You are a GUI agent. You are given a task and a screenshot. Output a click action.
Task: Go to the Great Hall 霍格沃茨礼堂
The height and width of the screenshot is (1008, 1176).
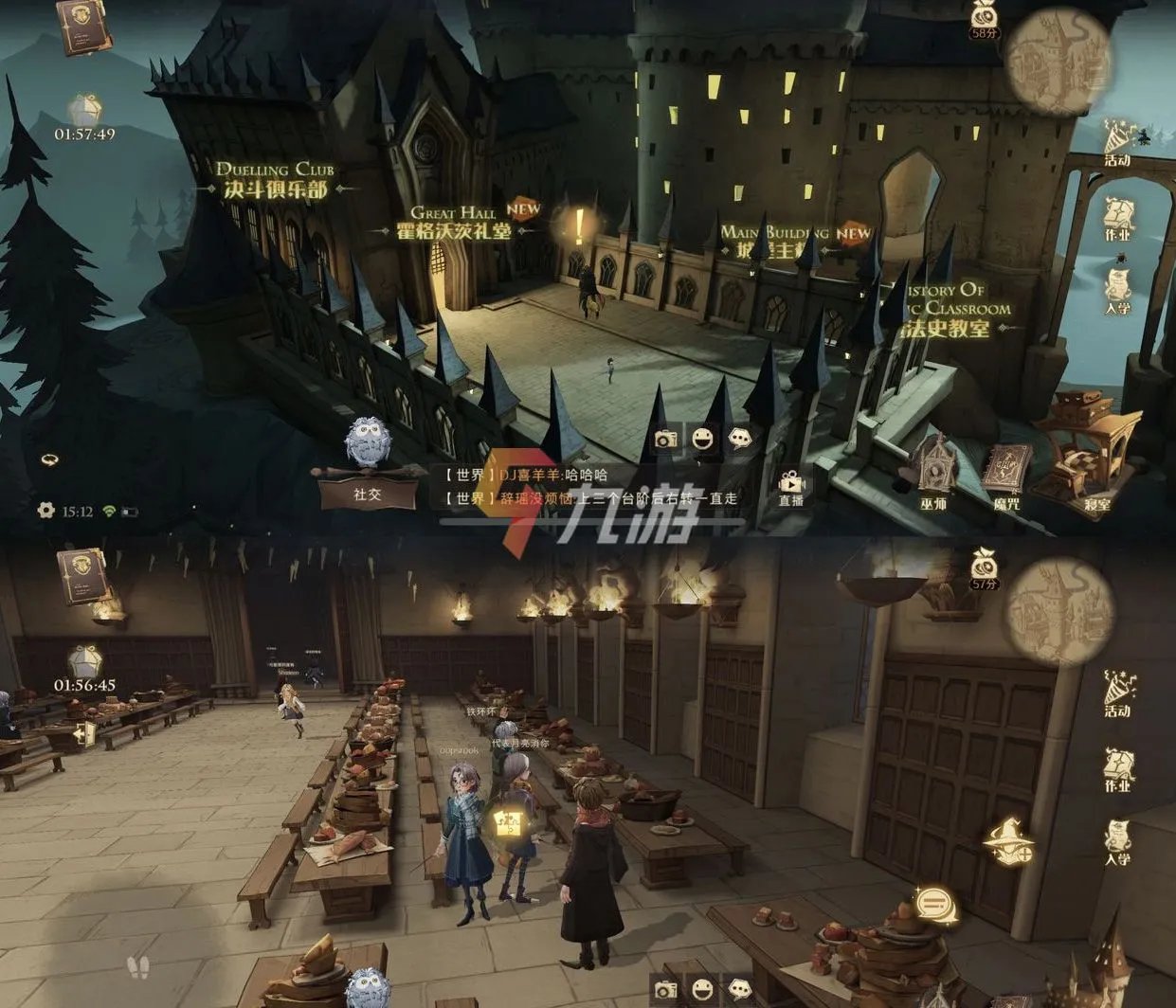454,223
